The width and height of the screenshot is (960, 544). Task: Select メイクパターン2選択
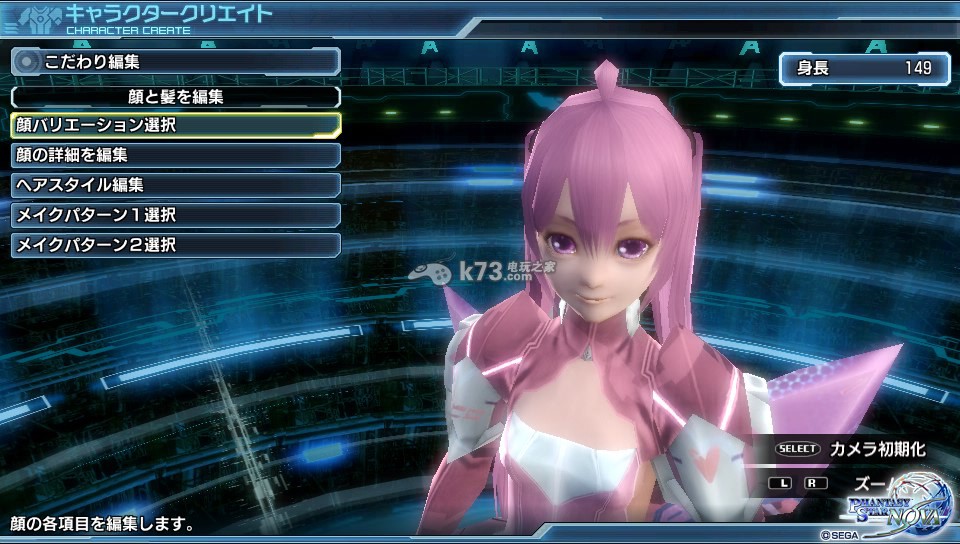tap(175, 245)
